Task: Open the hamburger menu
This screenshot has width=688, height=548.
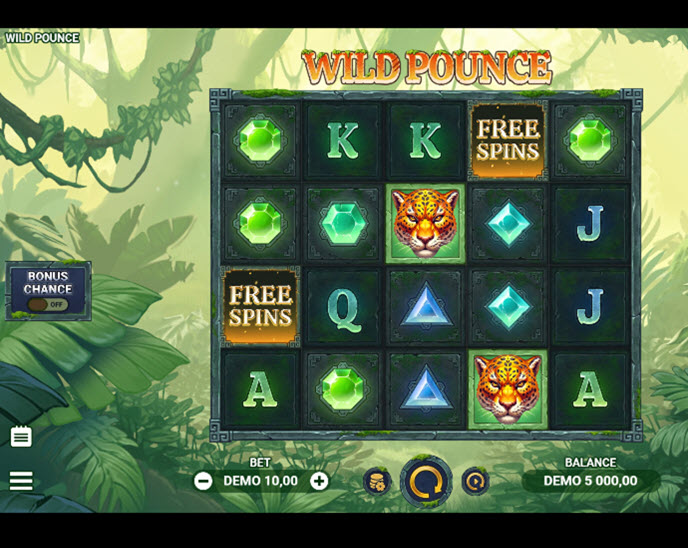Action: coord(21,481)
